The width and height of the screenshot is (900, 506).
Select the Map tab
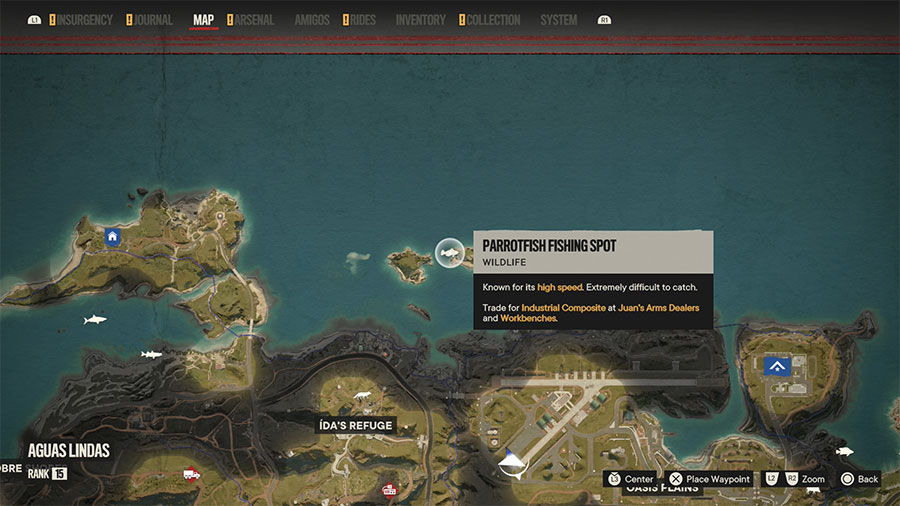[203, 20]
